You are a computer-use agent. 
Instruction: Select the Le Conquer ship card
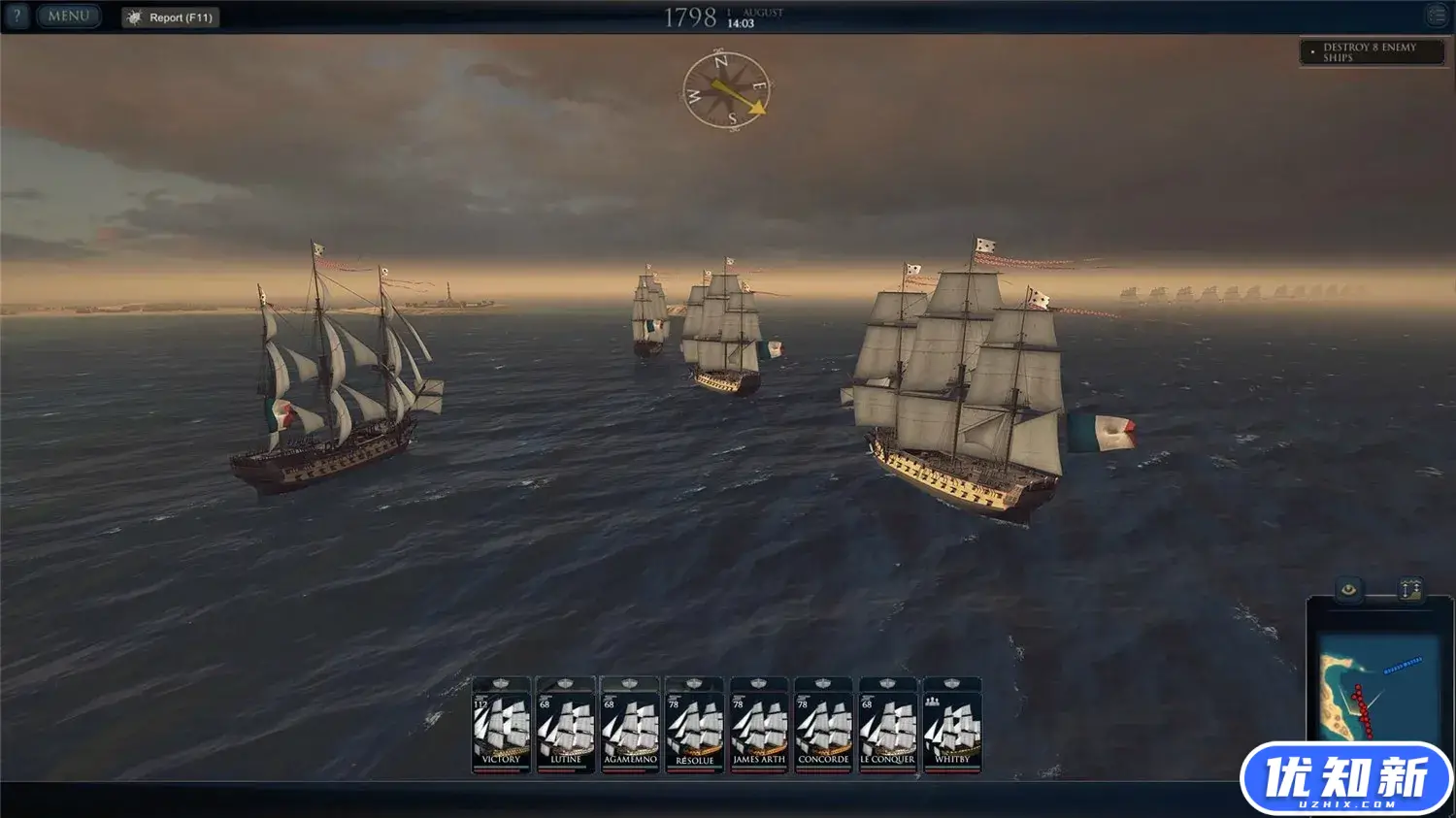(x=887, y=725)
